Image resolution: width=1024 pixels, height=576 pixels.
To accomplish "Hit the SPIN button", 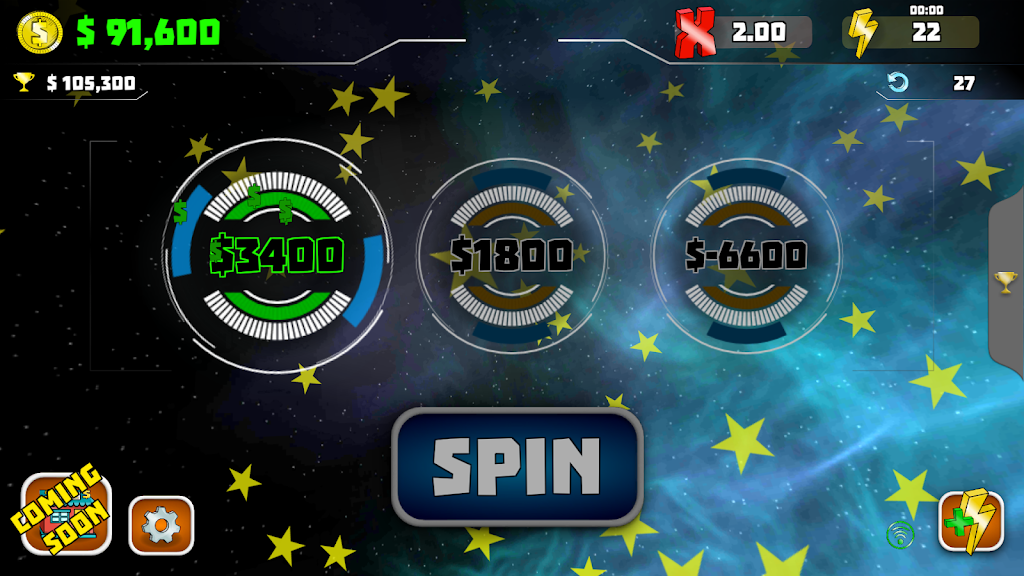I will pyautogui.click(x=517, y=466).
